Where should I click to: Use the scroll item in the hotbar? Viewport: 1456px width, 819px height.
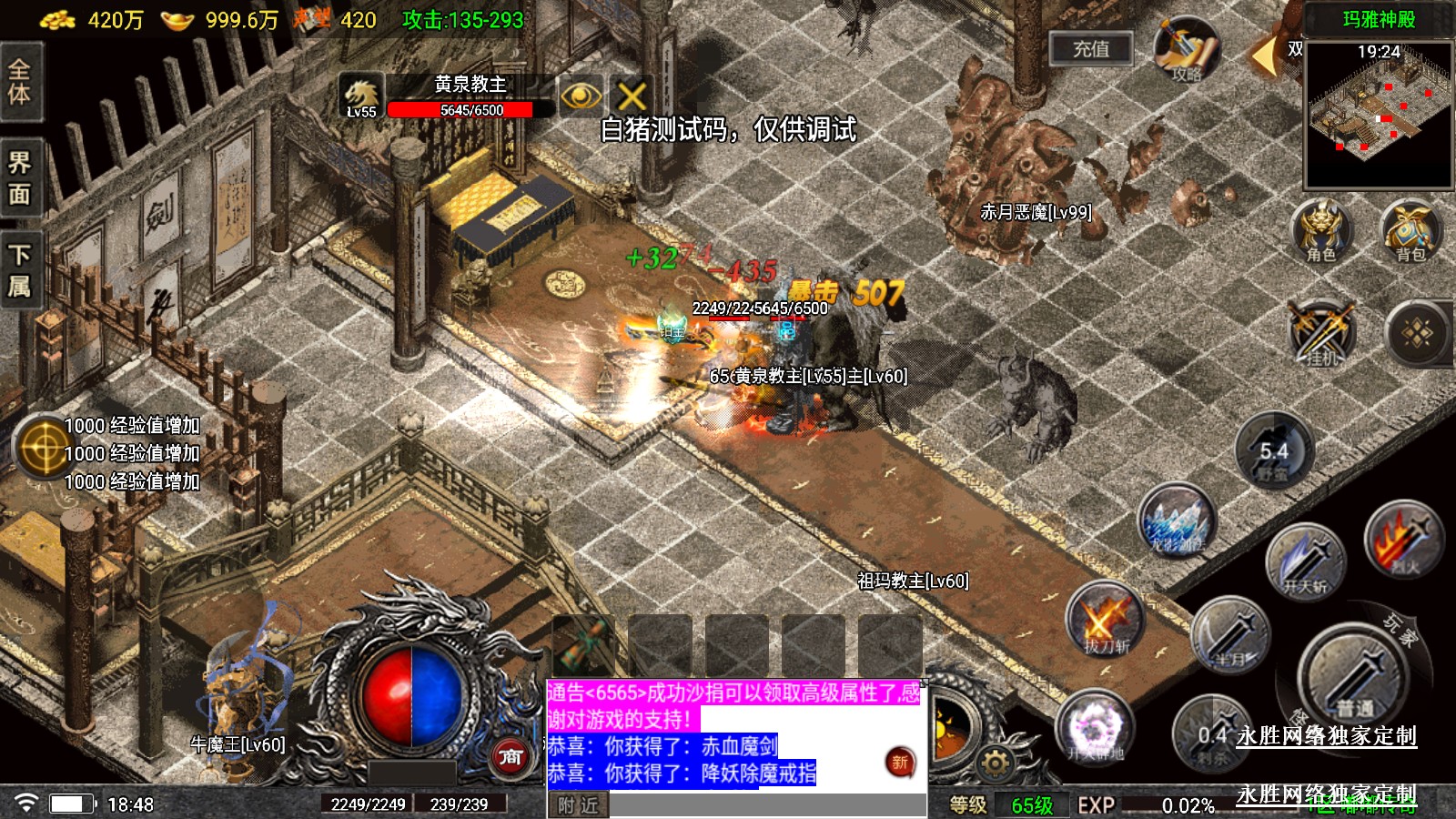pyautogui.click(x=583, y=644)
